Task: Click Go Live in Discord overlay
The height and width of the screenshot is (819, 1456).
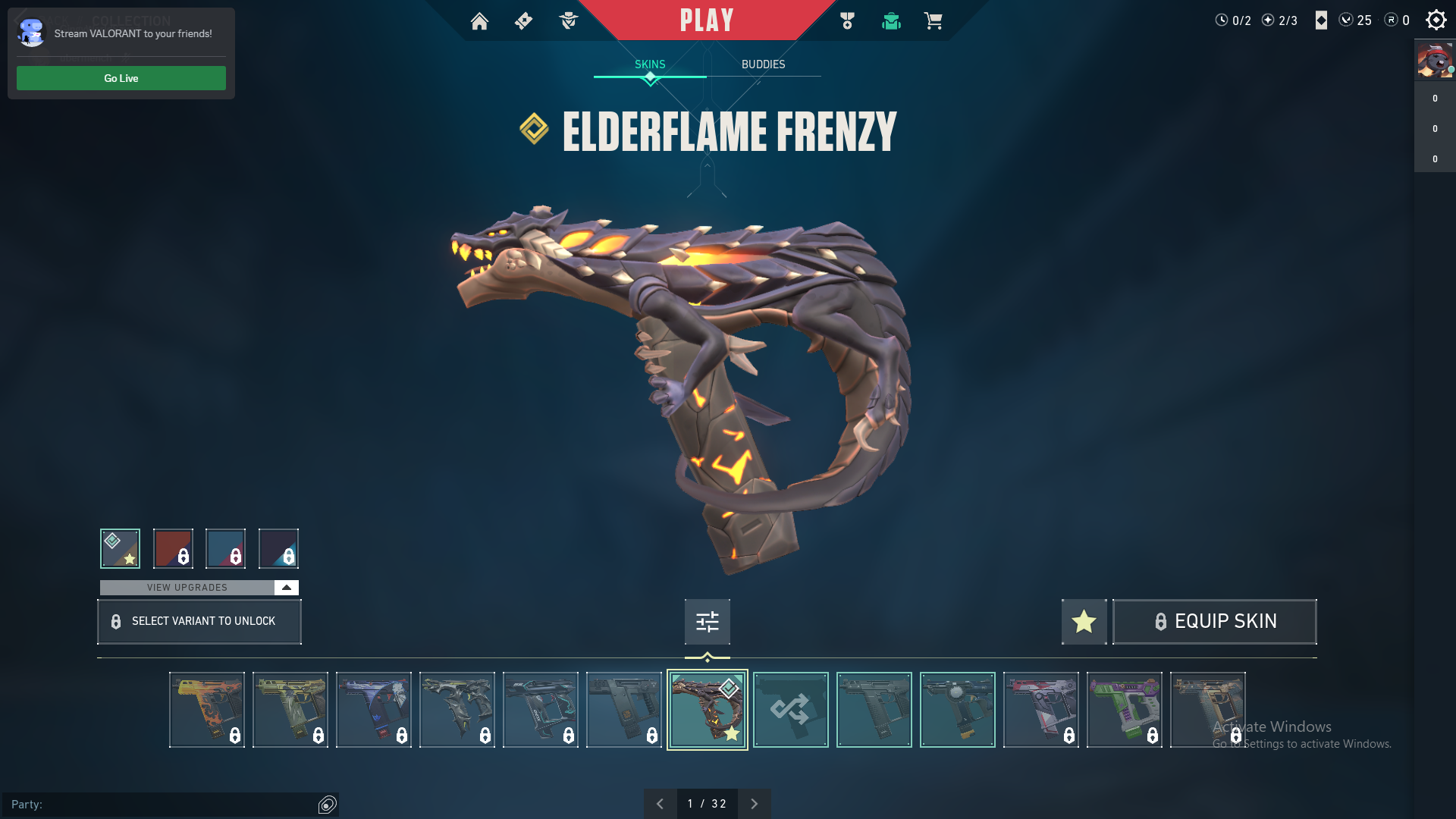Action: click(121, 78)
